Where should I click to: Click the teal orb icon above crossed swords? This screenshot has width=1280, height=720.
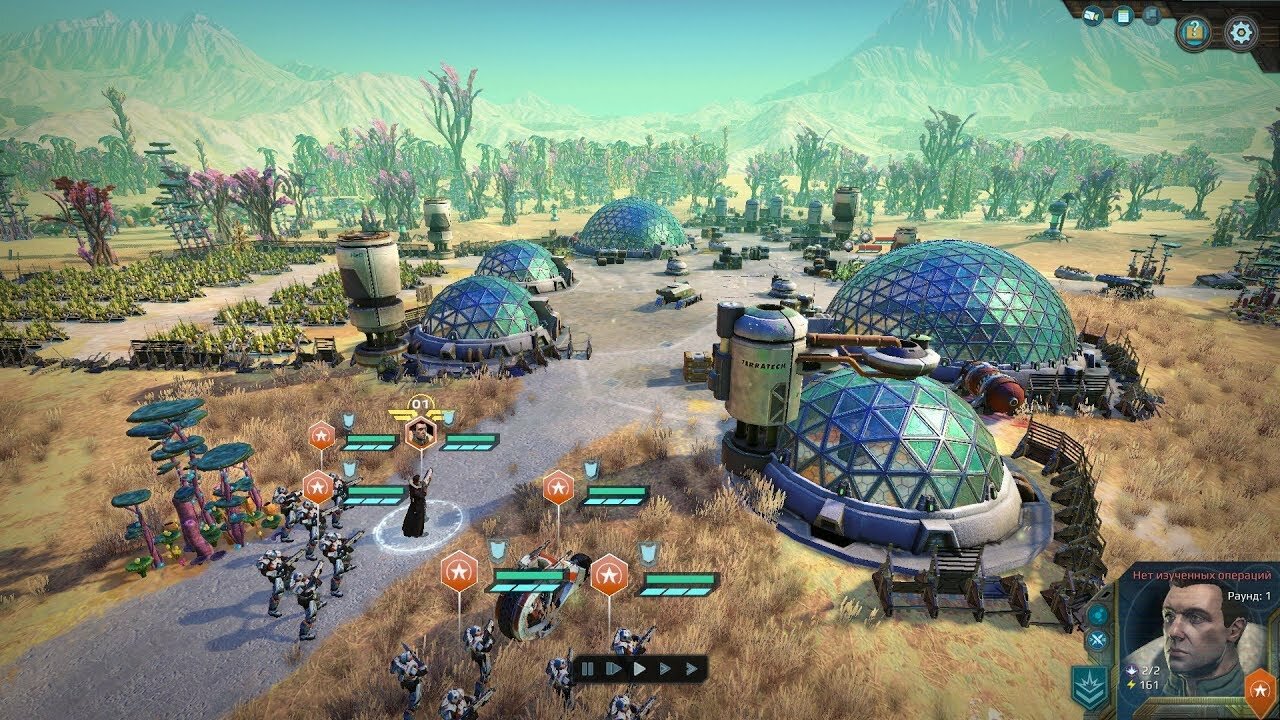(x=1099, y=614)
